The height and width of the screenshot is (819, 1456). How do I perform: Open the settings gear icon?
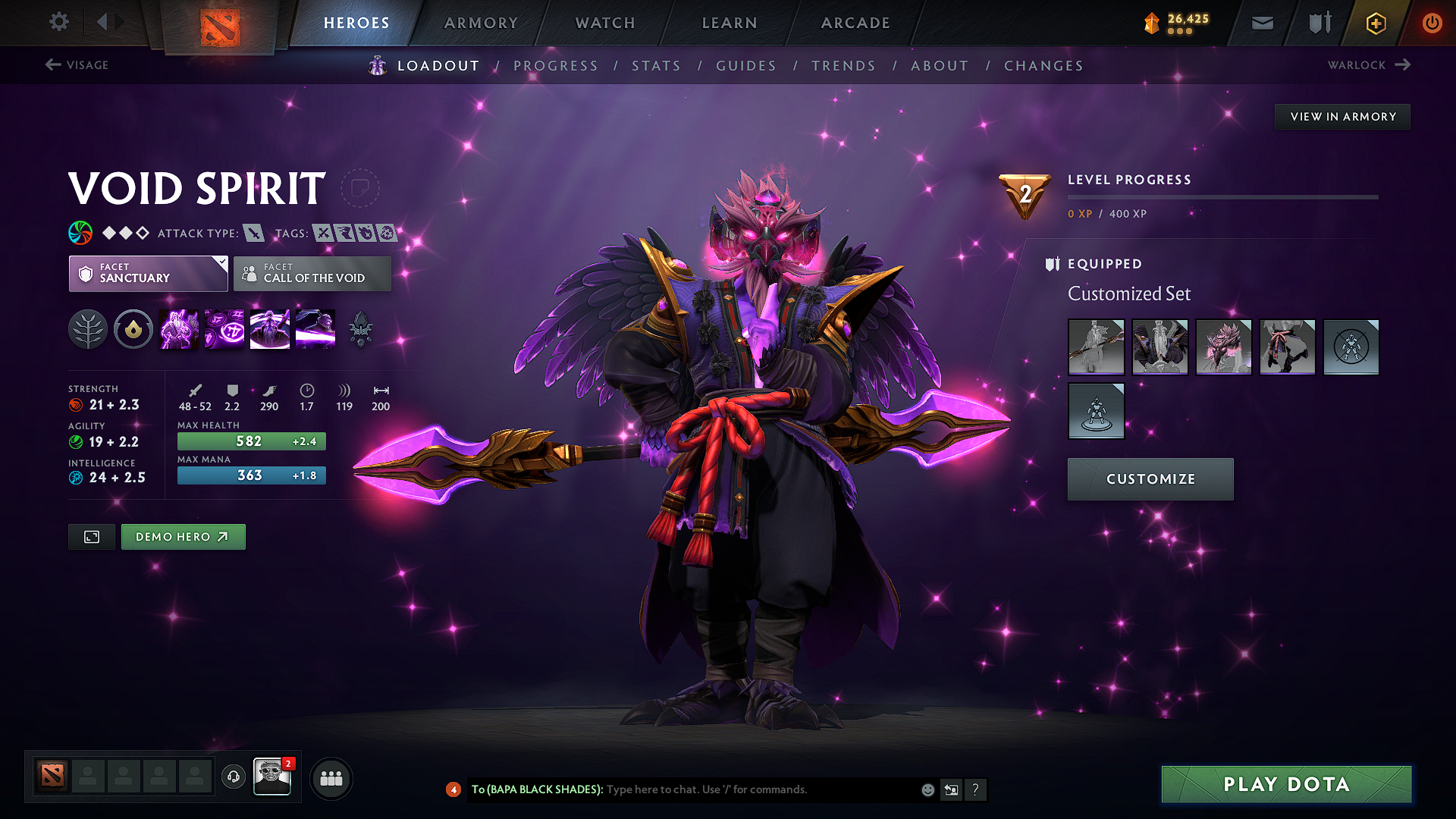point(58,22)
